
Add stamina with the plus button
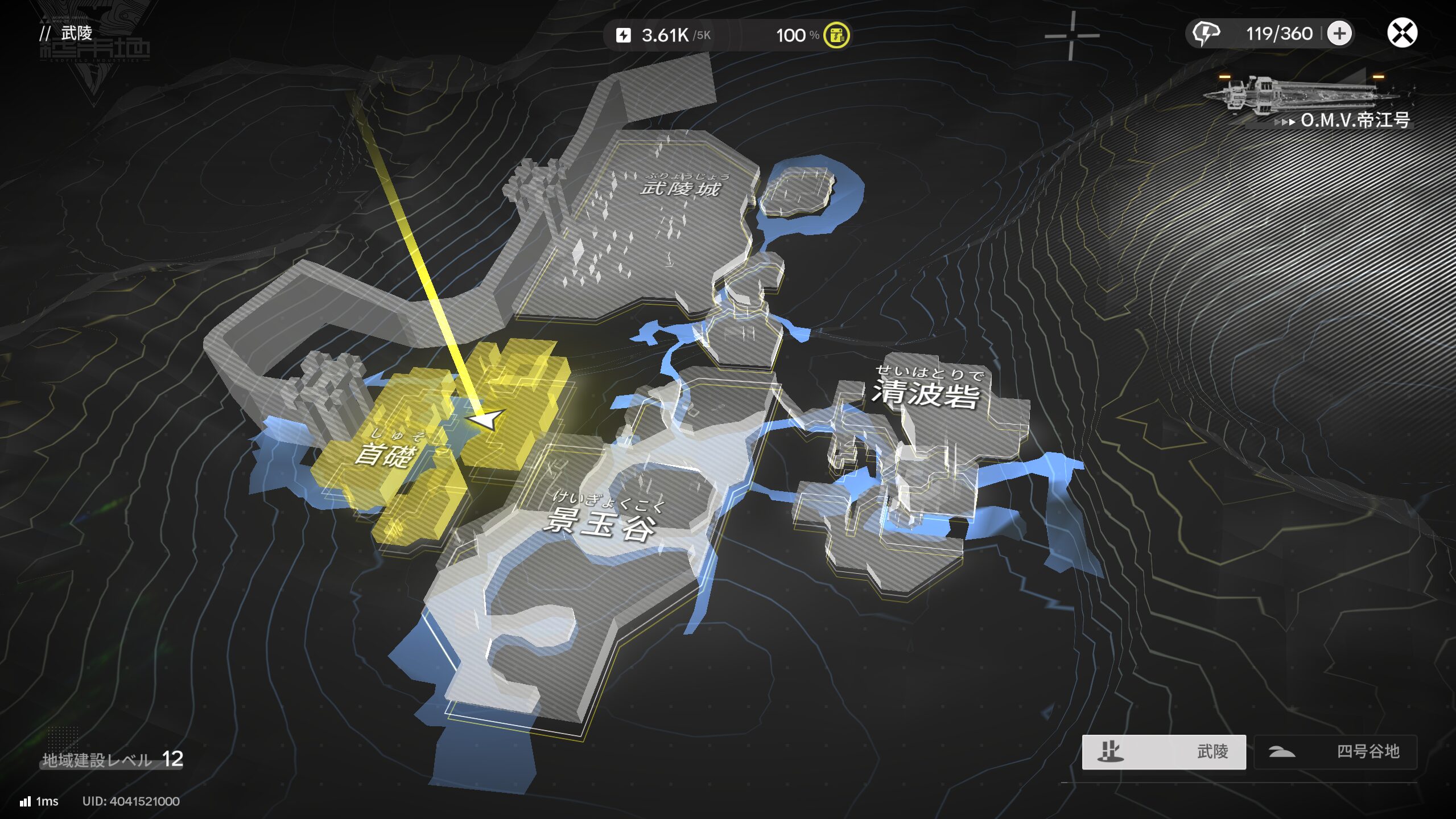click(1339, 34)
